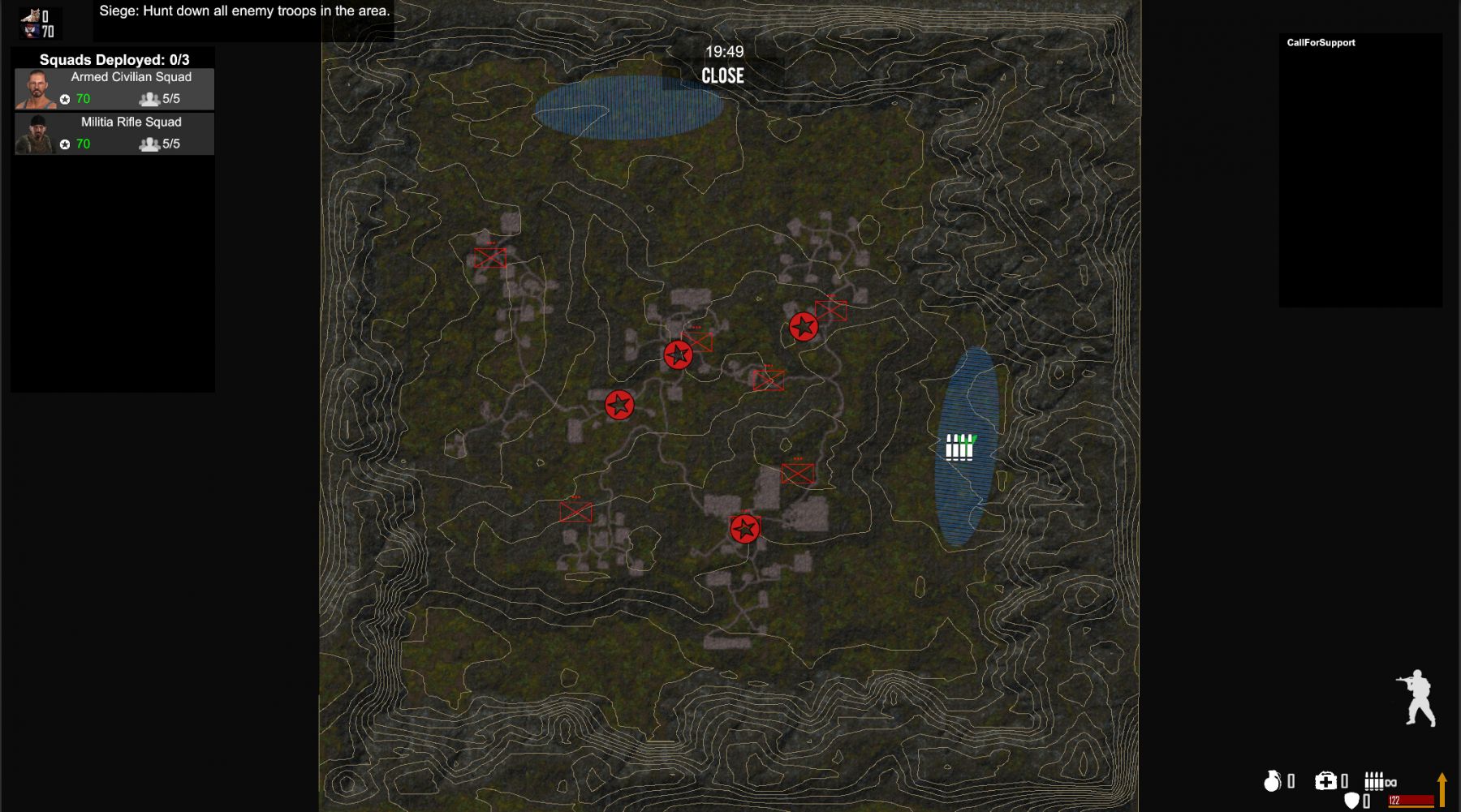This screenshot has width=1461, height=812.
Task: Click the grenade icon
Action: (1272, 780)
